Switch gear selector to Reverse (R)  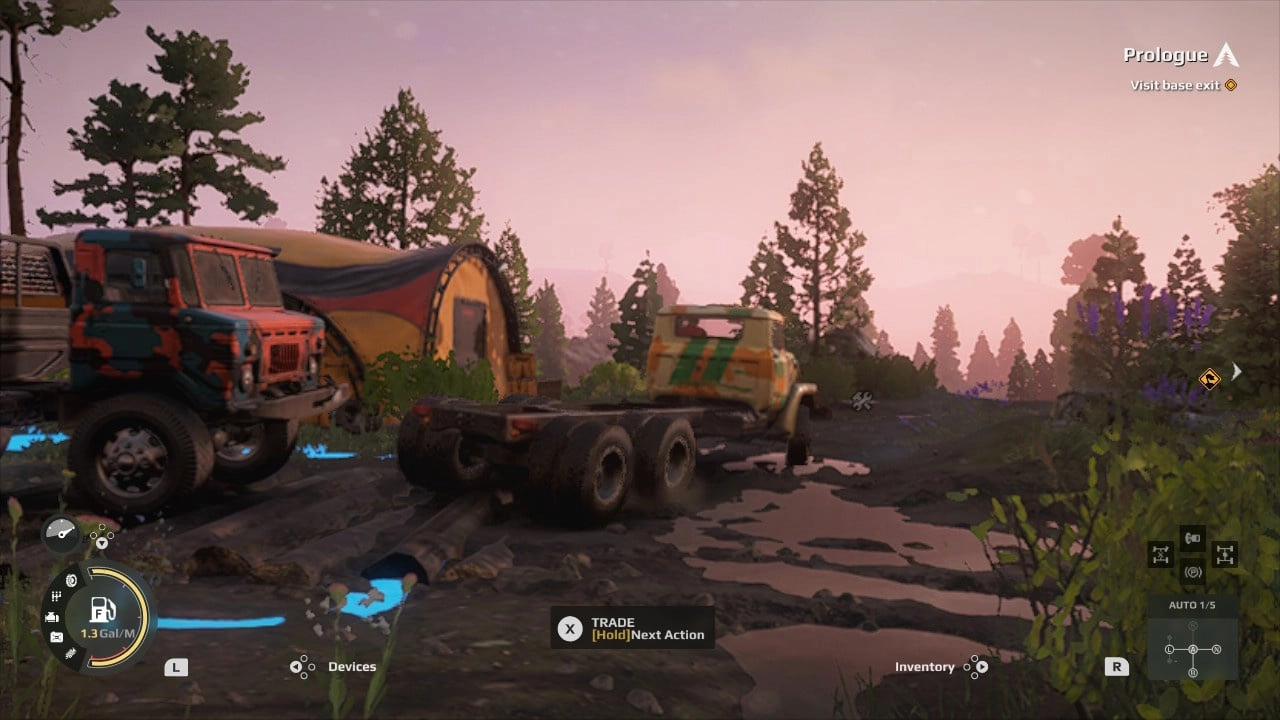1194,671
